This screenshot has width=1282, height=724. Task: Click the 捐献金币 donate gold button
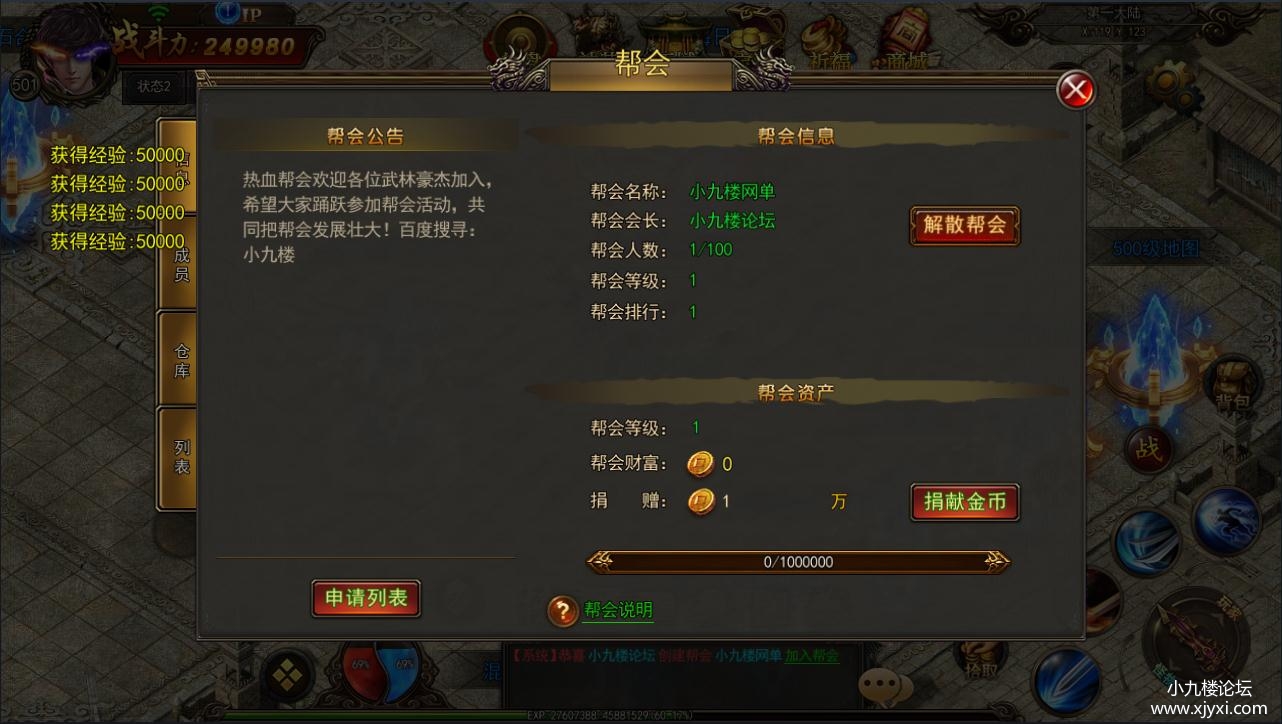point(963,503)
